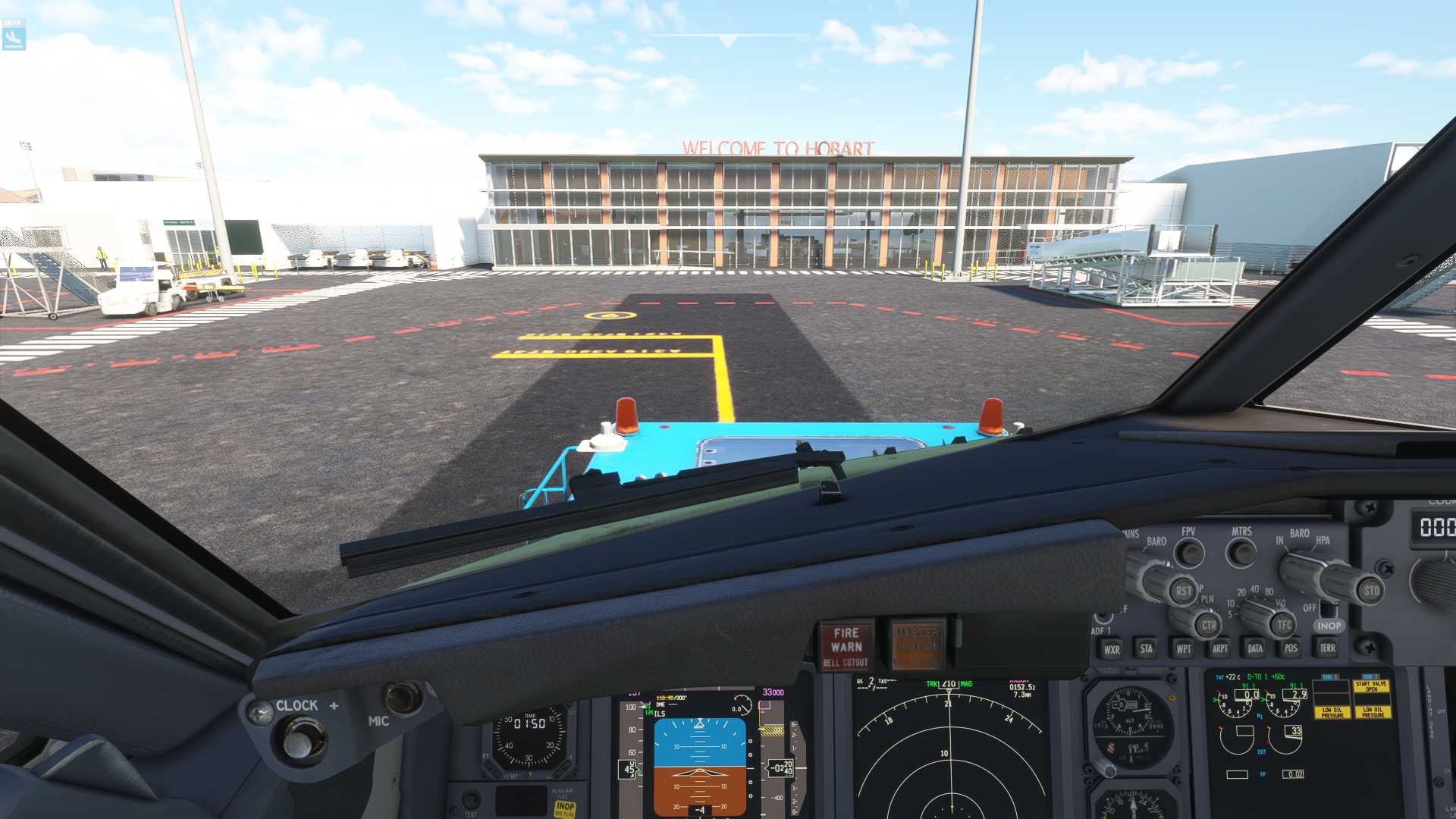The height and width of the screenshot is (819, 1456).
Task: Push the MTRS meters button
Action: (x=1241, y=552)
